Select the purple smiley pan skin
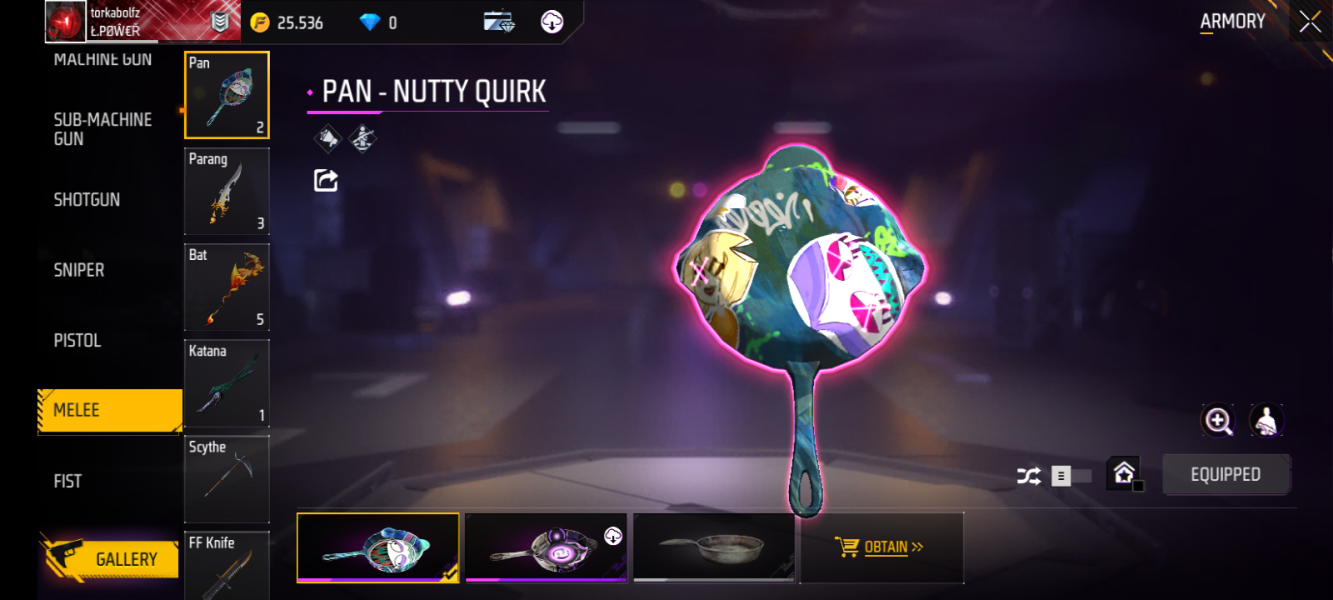 tap(546, 547)
